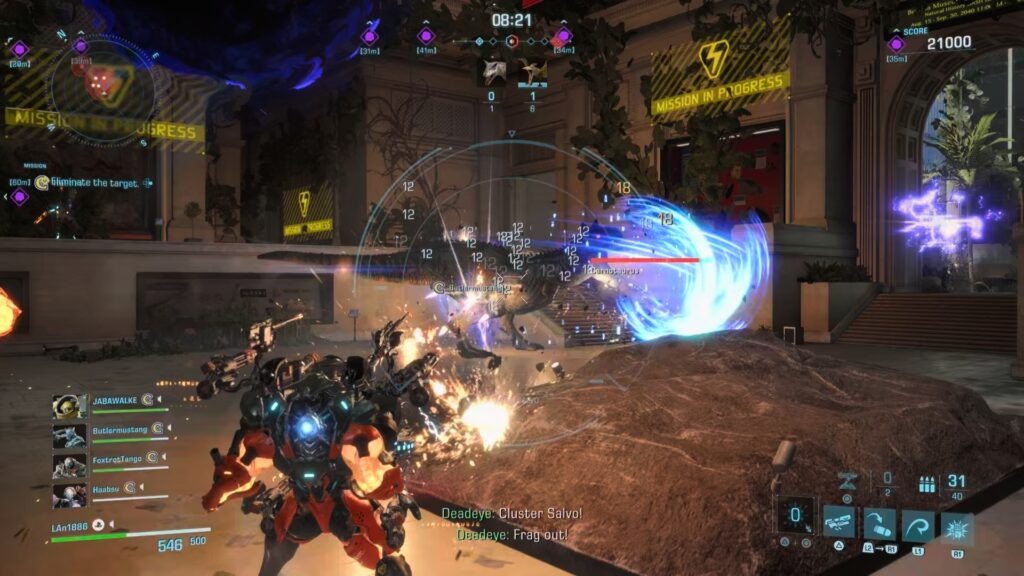Select the purple waypoint marker beside the score
Image resolution: width=1024 pixels, height=576 pixels.
point(895,43)
